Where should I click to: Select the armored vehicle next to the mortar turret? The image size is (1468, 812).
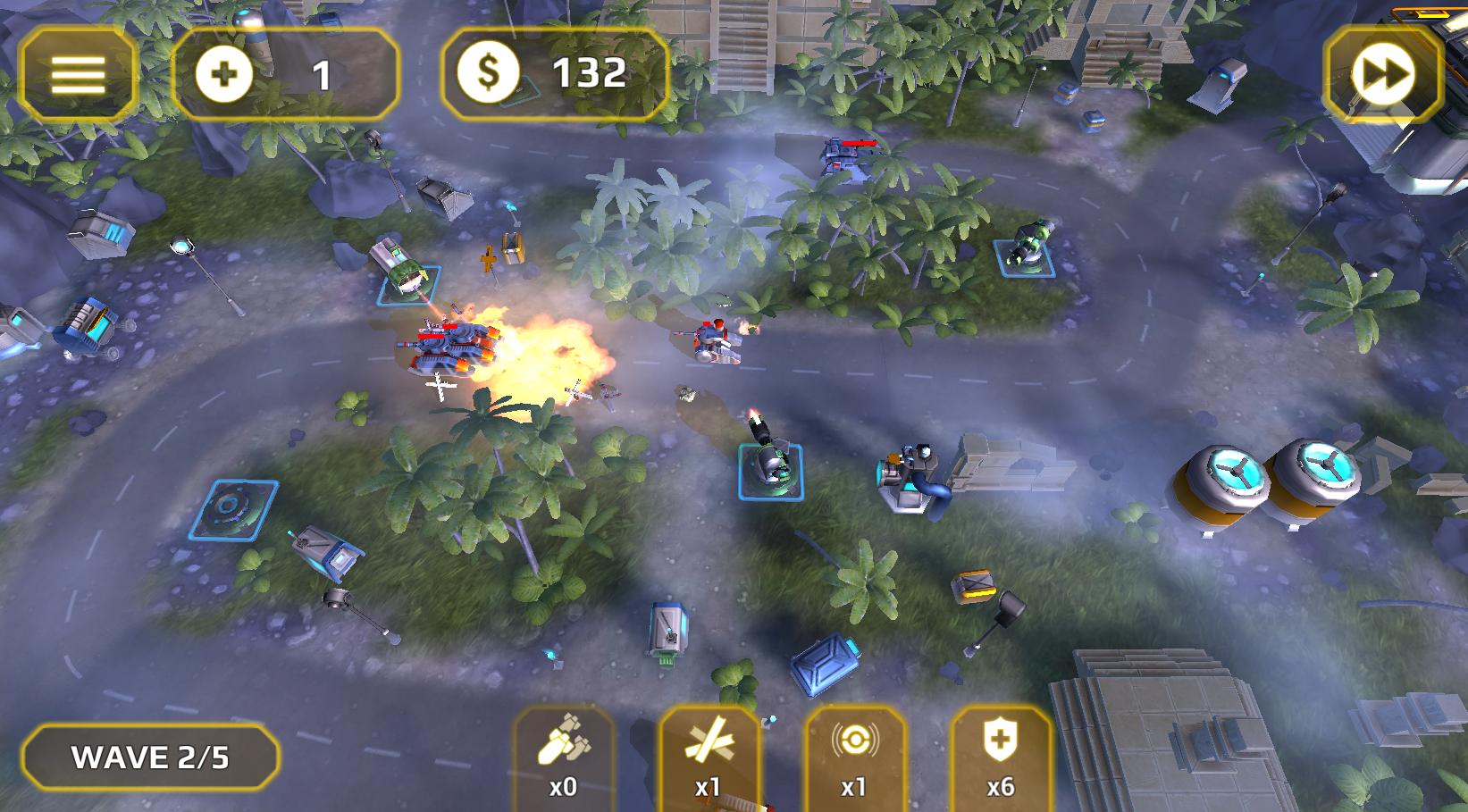pos(910,475)
